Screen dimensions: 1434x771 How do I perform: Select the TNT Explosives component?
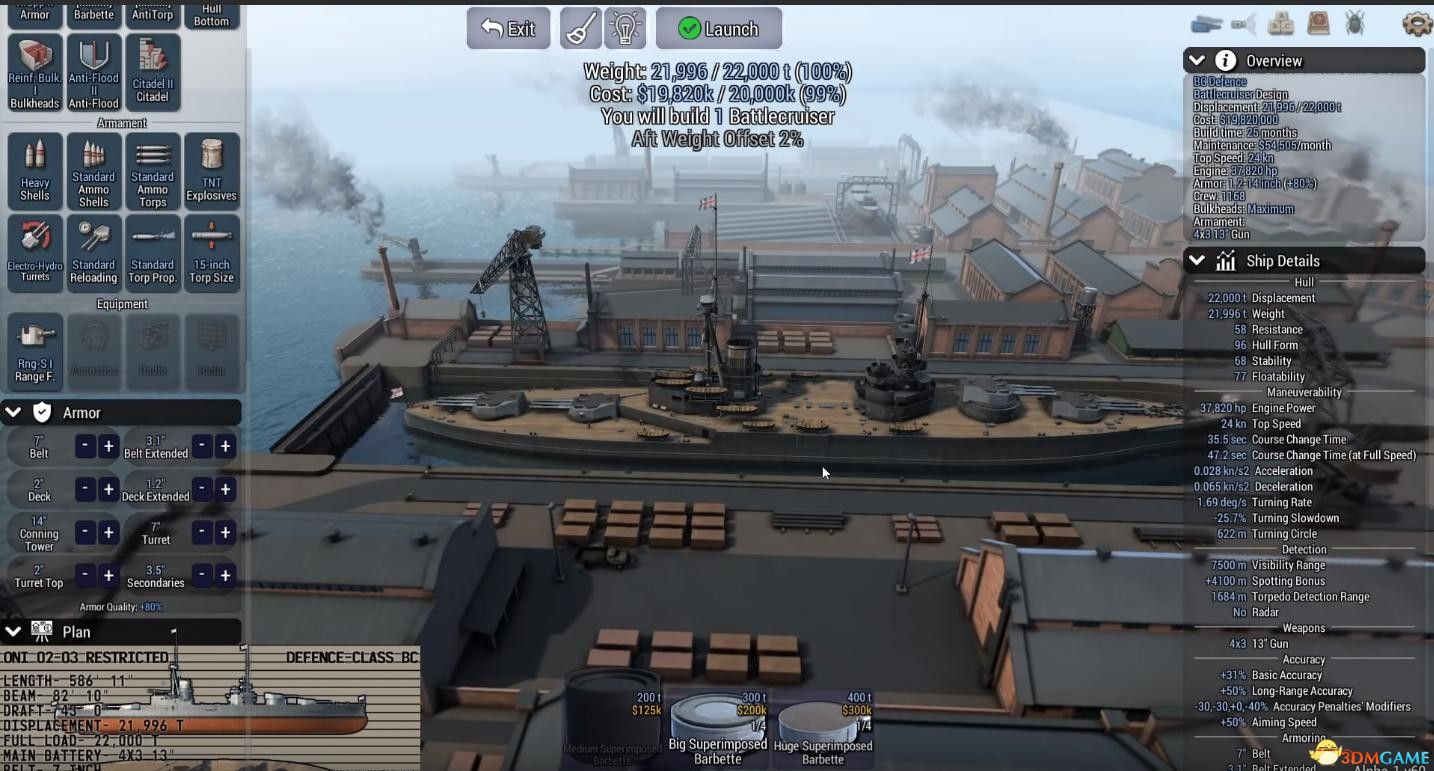point(211,172)
